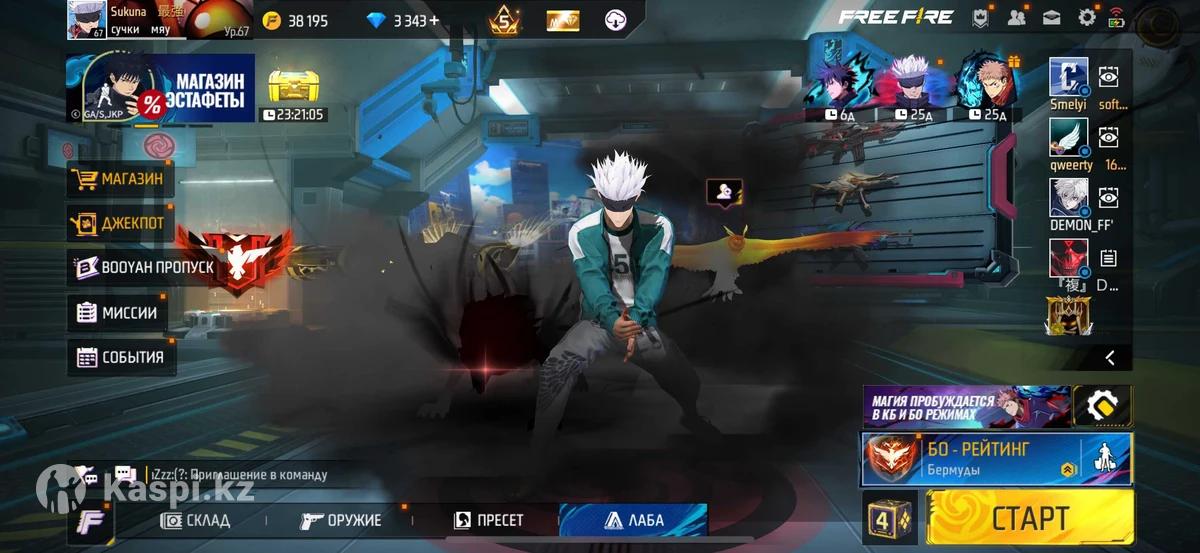Switch to the СКЛАД tab
The image size is (1200, 553).
[x=197, y=520]
